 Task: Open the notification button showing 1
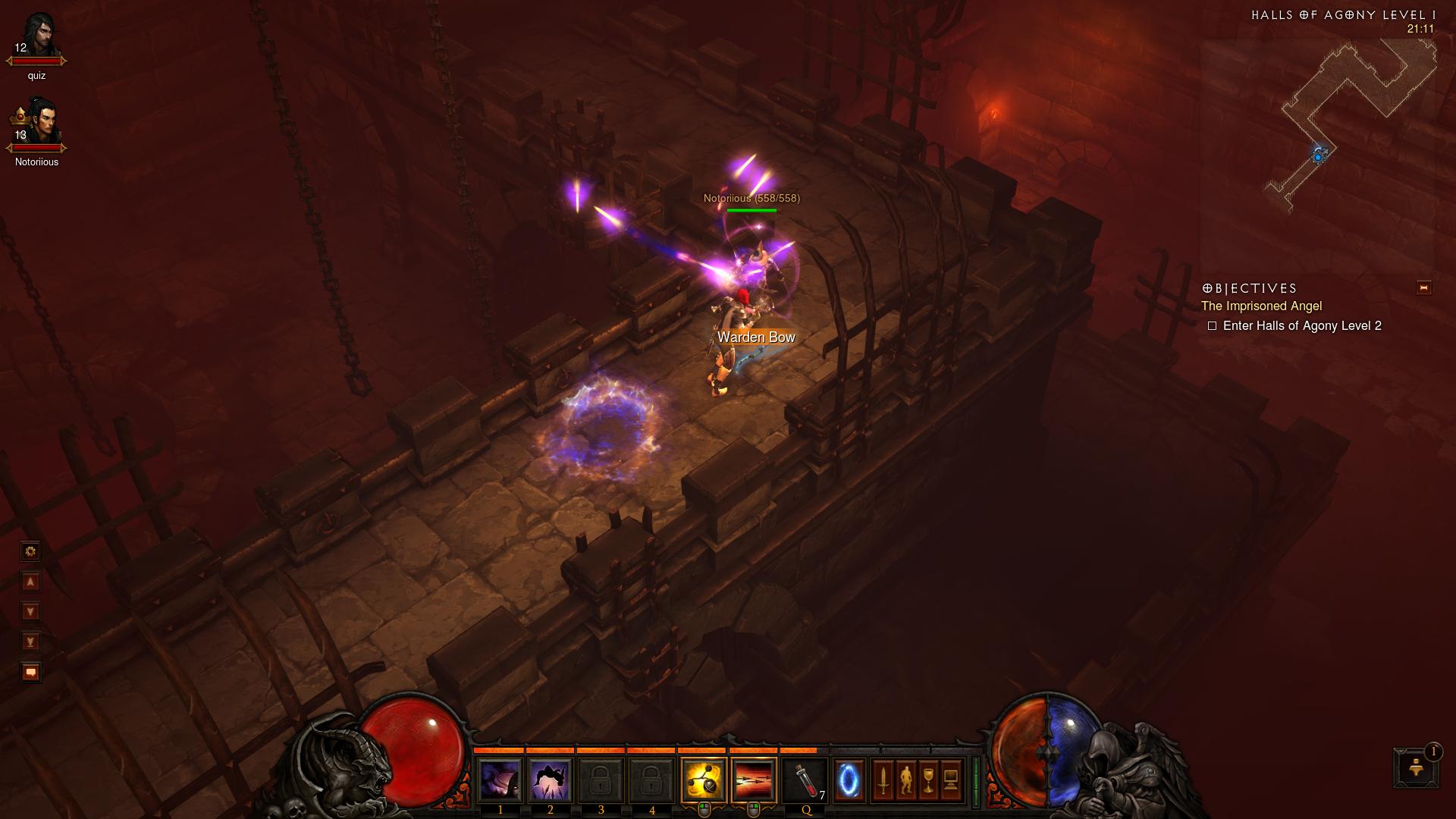pyautogui.click(x=1416, y=767)
